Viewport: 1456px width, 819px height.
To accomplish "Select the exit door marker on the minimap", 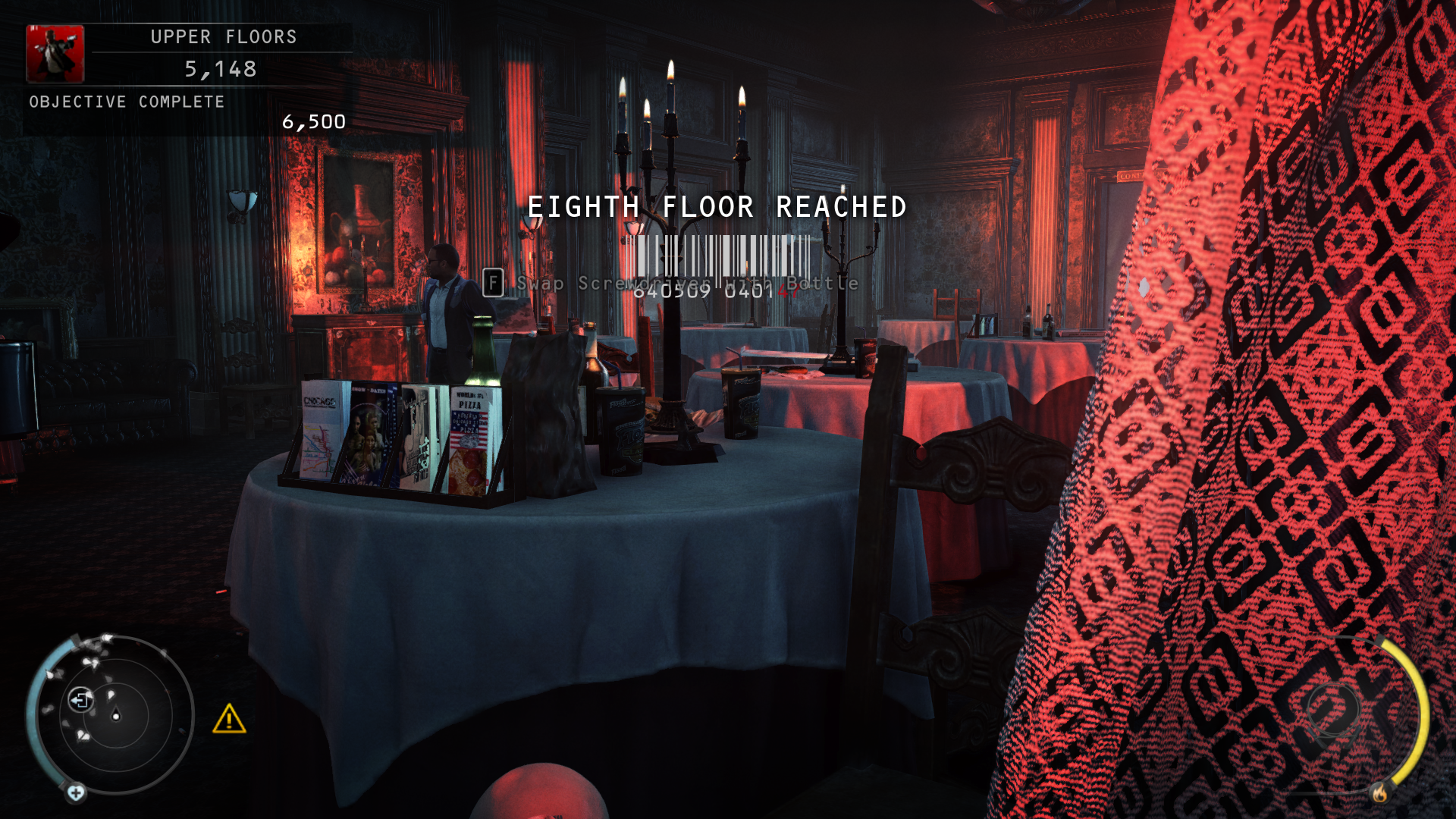I will point(80,699).
